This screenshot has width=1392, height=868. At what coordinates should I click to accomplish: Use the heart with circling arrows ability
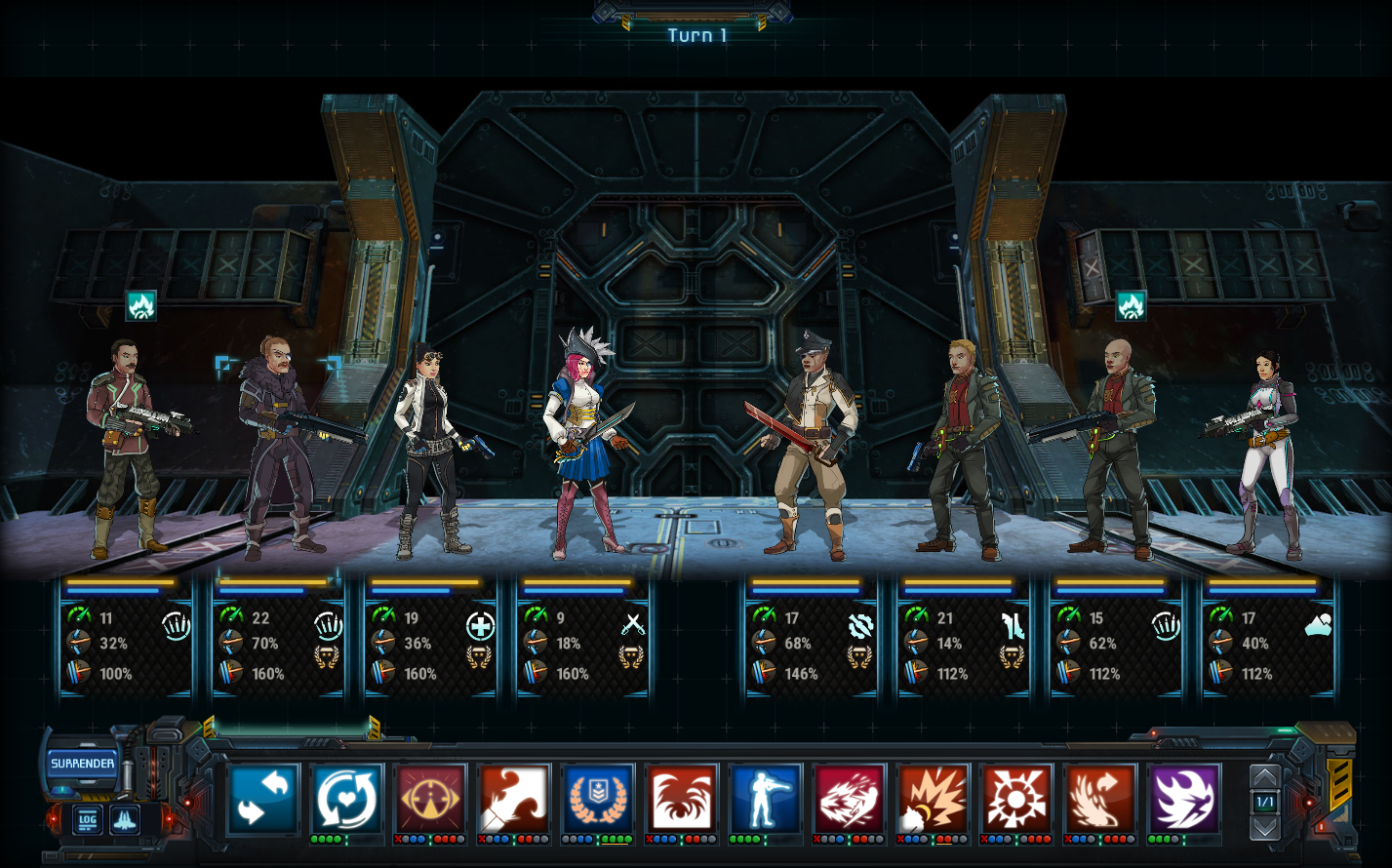(347, 799)
